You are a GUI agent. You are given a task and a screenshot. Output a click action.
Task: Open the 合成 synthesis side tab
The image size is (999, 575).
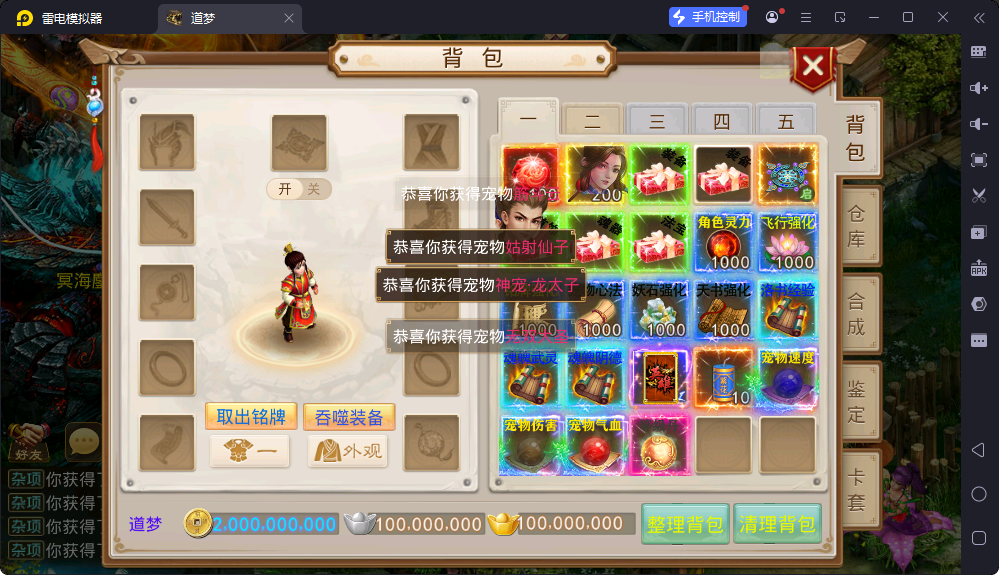(856, 313)
